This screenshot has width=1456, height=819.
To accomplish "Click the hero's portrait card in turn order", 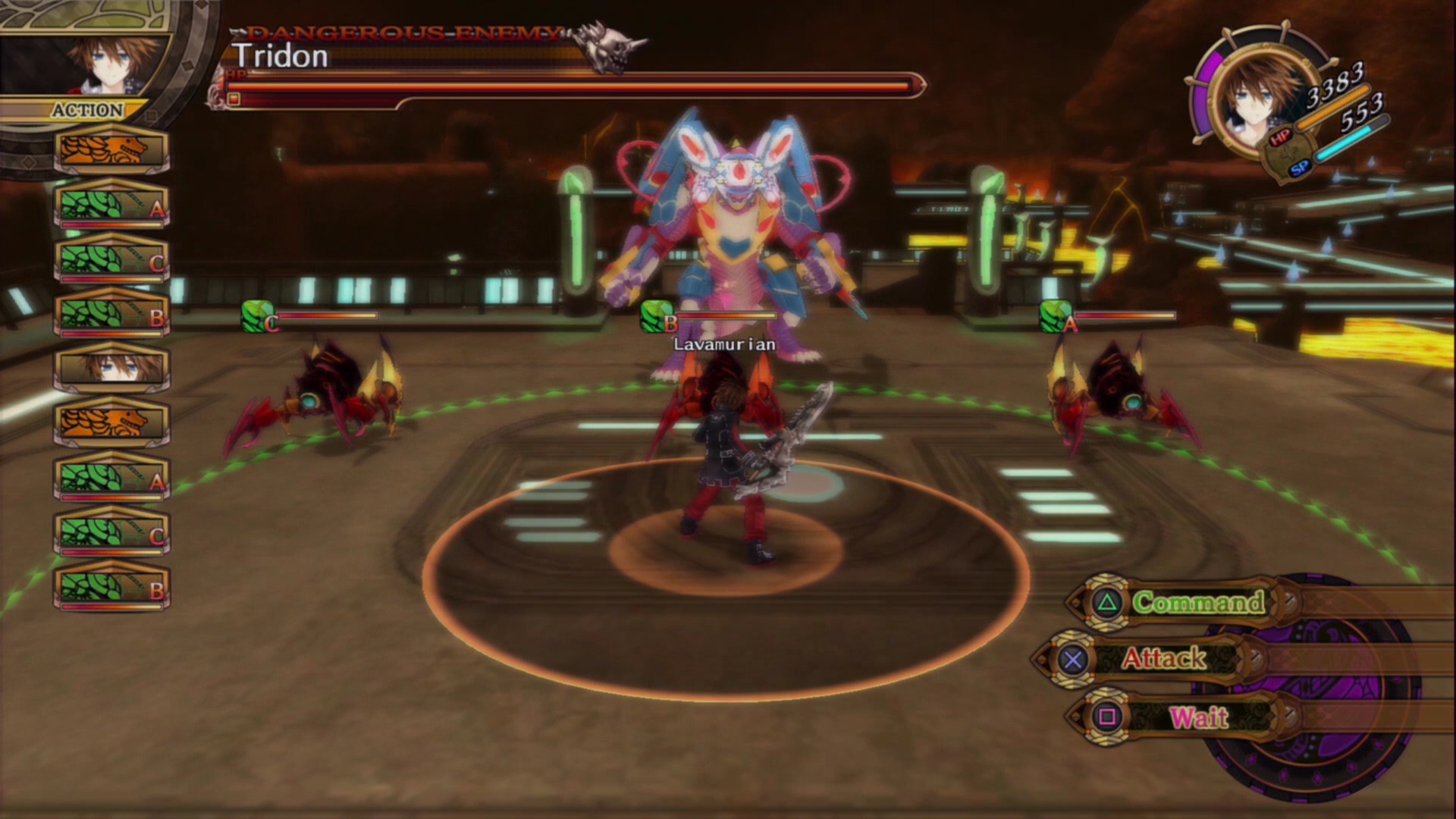I will point(111,367).
